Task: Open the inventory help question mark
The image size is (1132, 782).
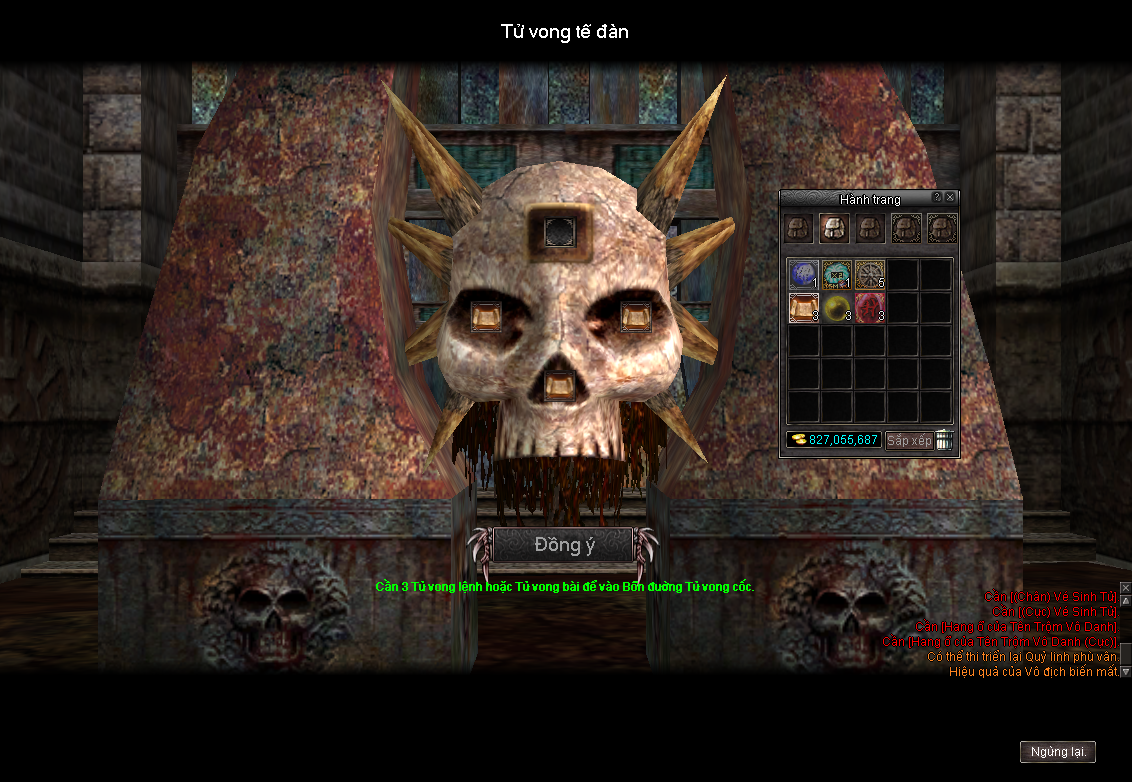Action: [937, 198]
